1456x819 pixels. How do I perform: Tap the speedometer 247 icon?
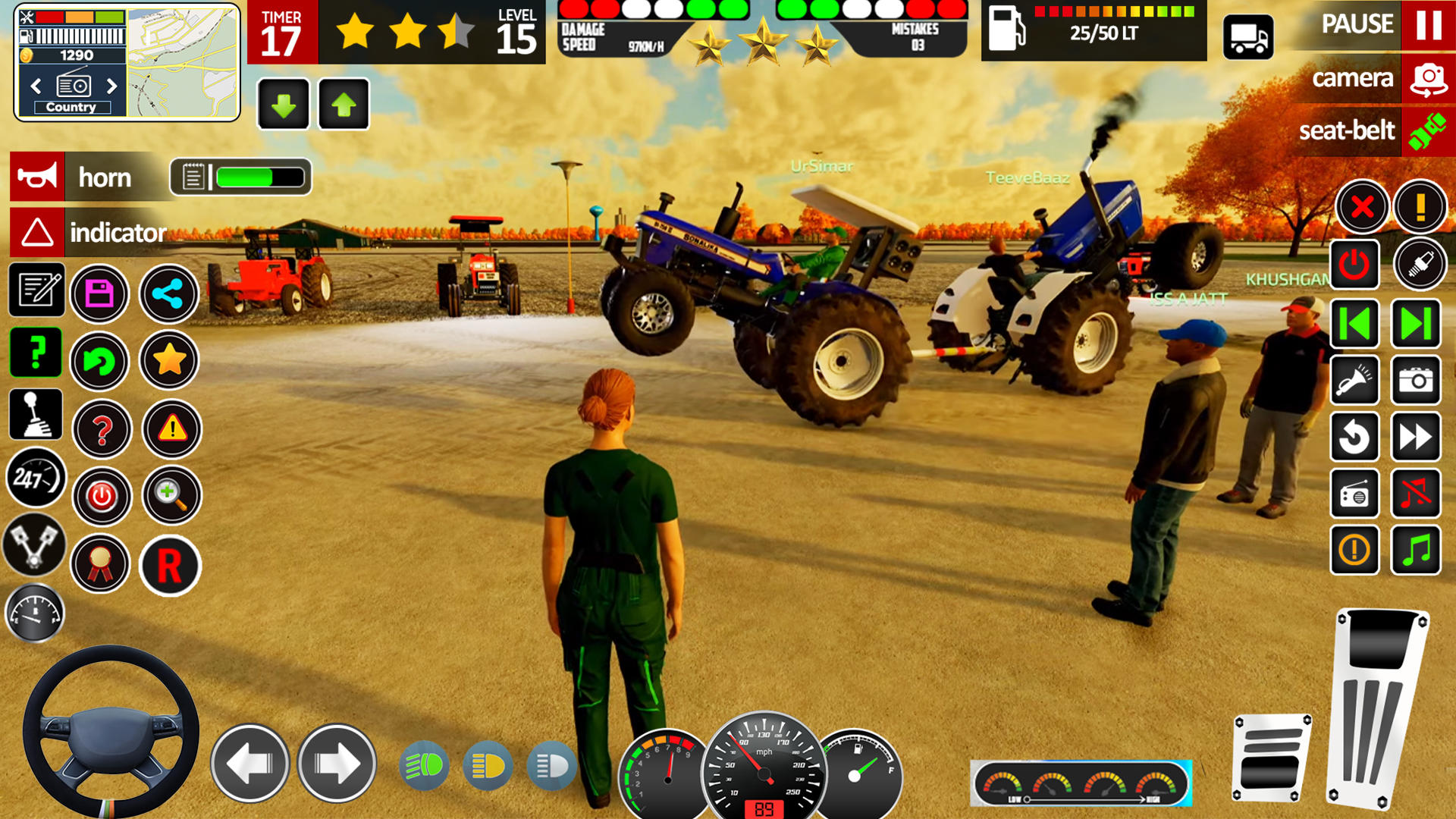coord(34,478)
